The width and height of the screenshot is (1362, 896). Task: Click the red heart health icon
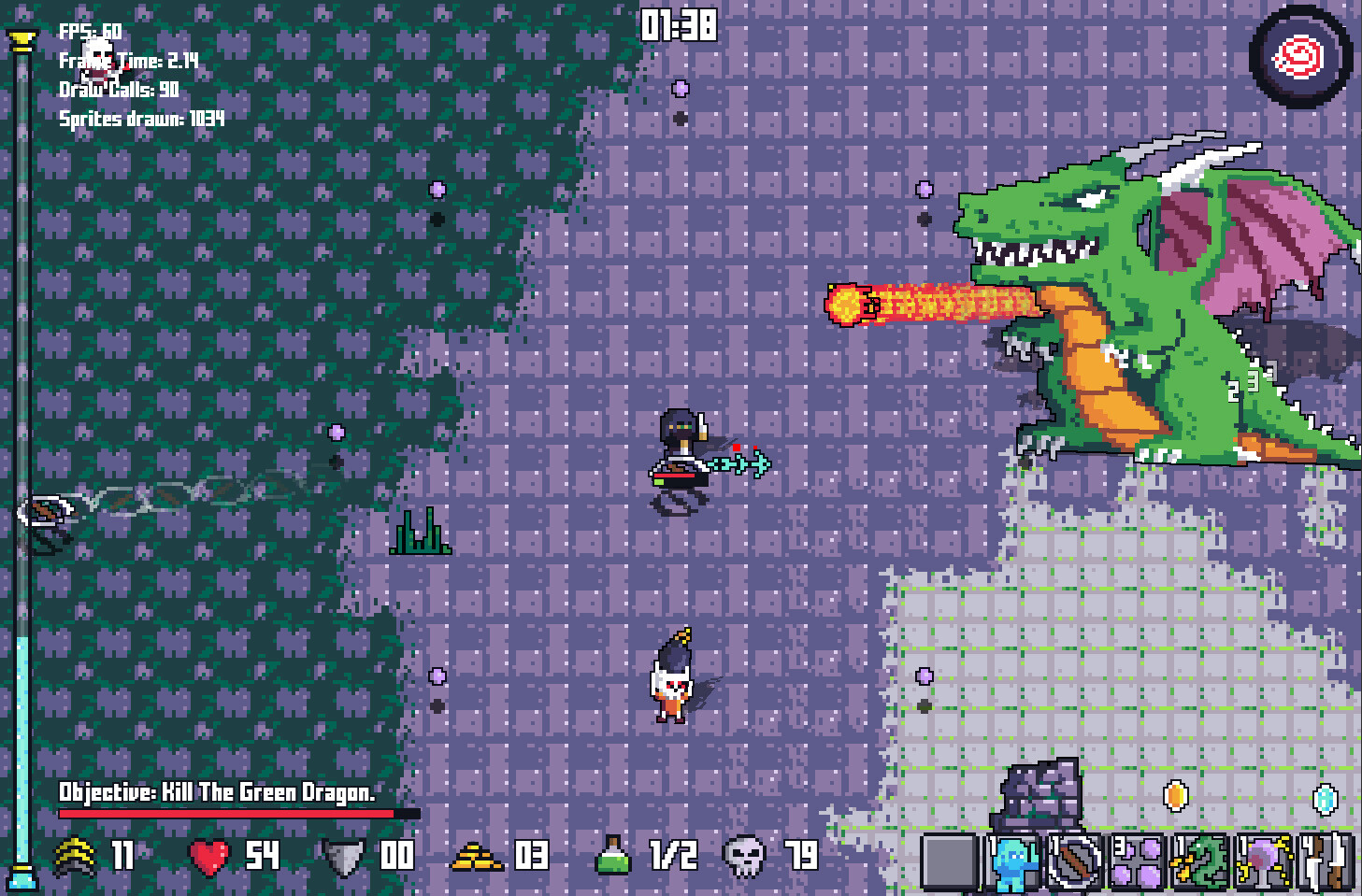(x=208, y=856)
